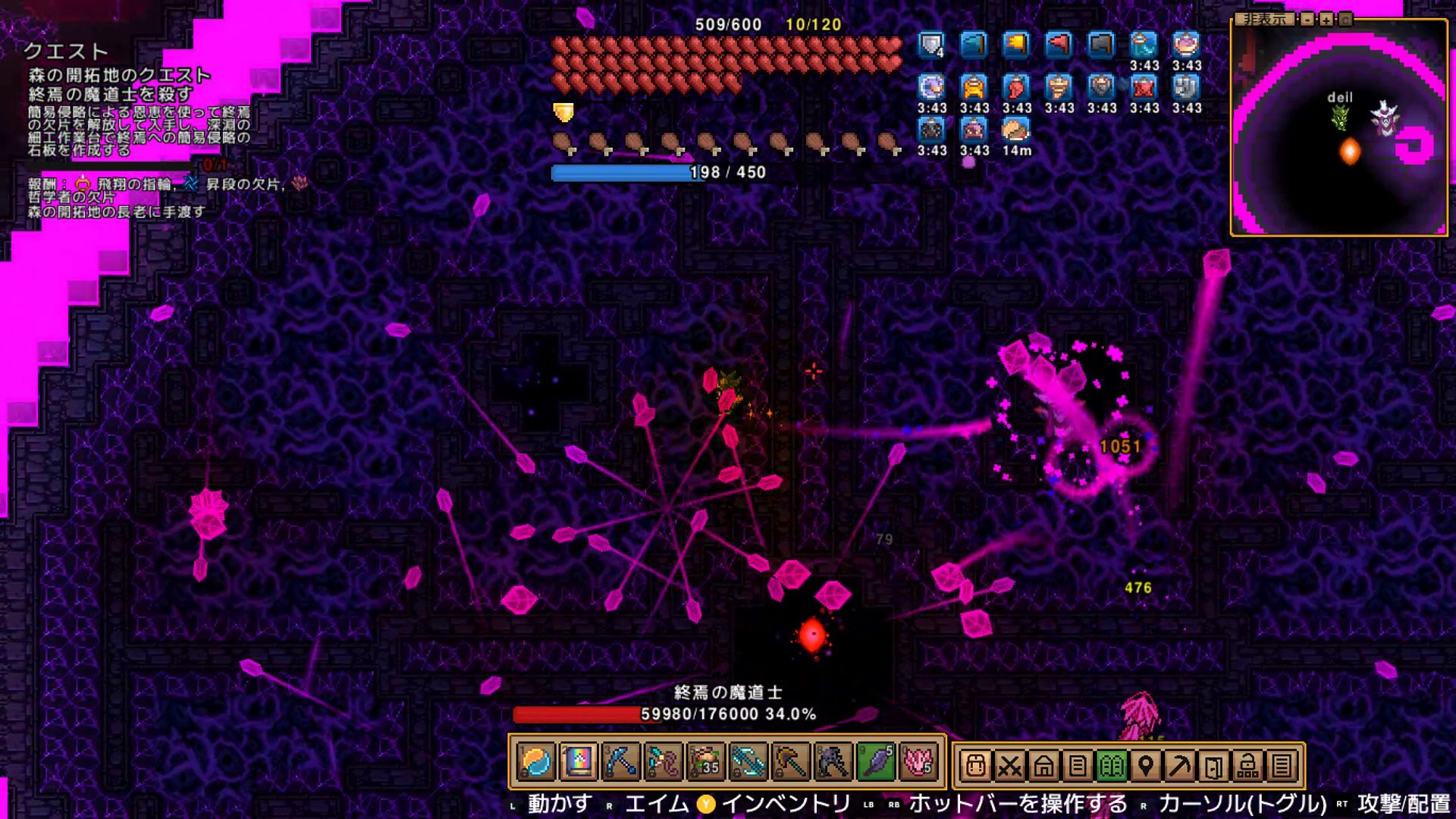
Task: Open the forest settlement quest tracker entry
Action: coord(119,76)
